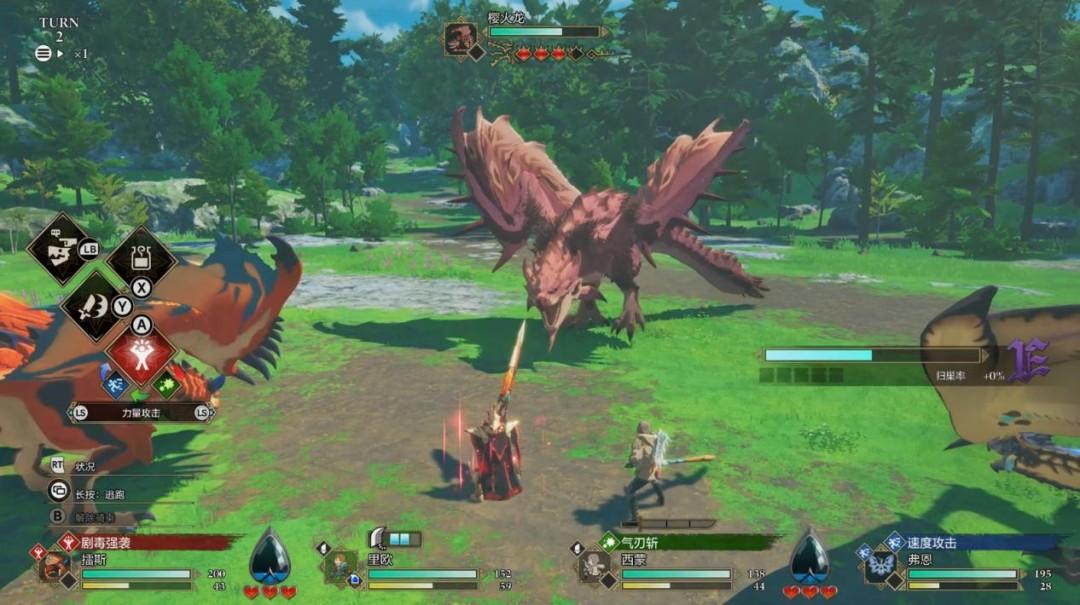
Task: Select 拮斯 monster portrait in party bar
Action: click(53, 567)
